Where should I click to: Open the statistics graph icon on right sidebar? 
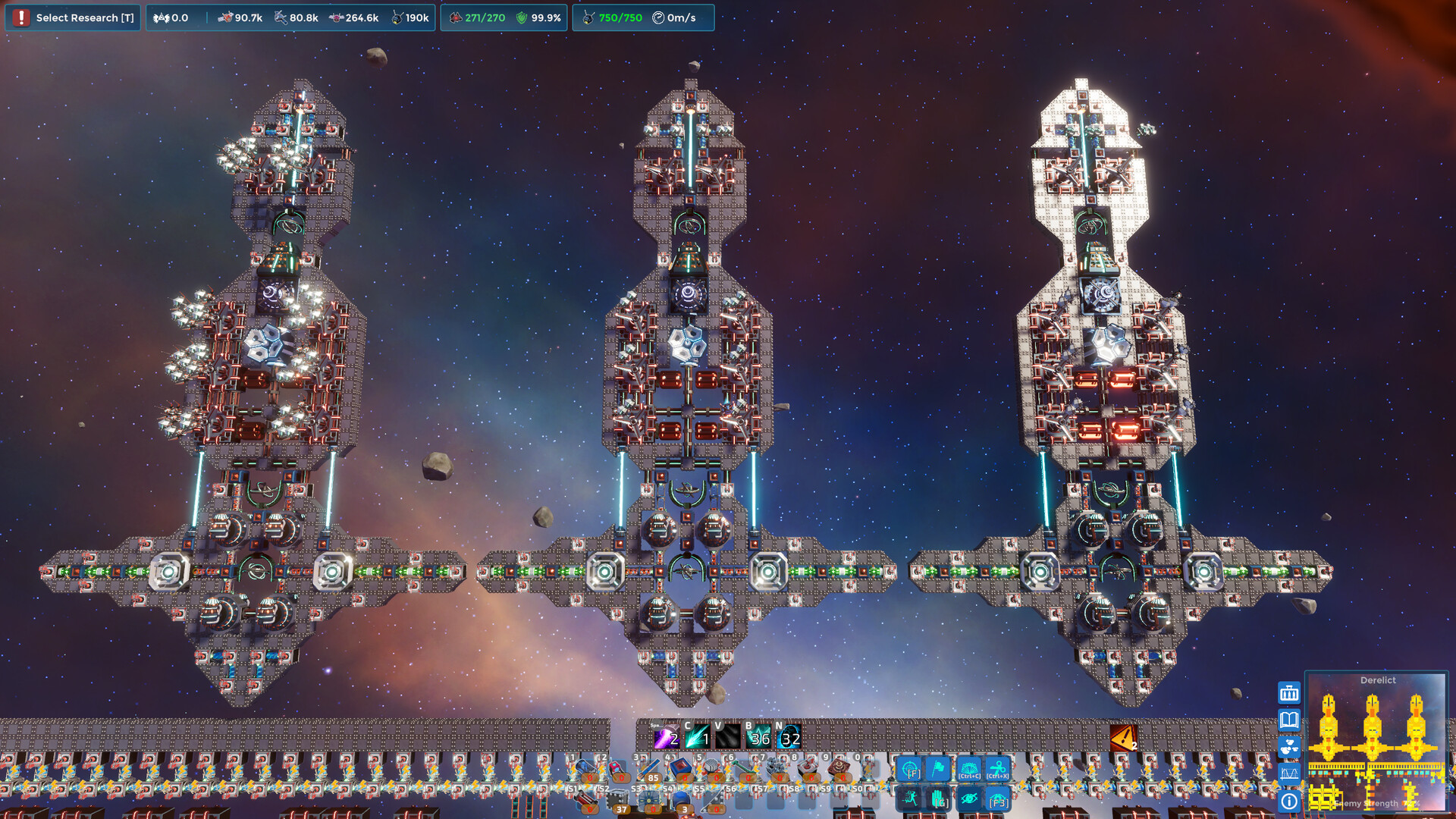point(1290,773)
